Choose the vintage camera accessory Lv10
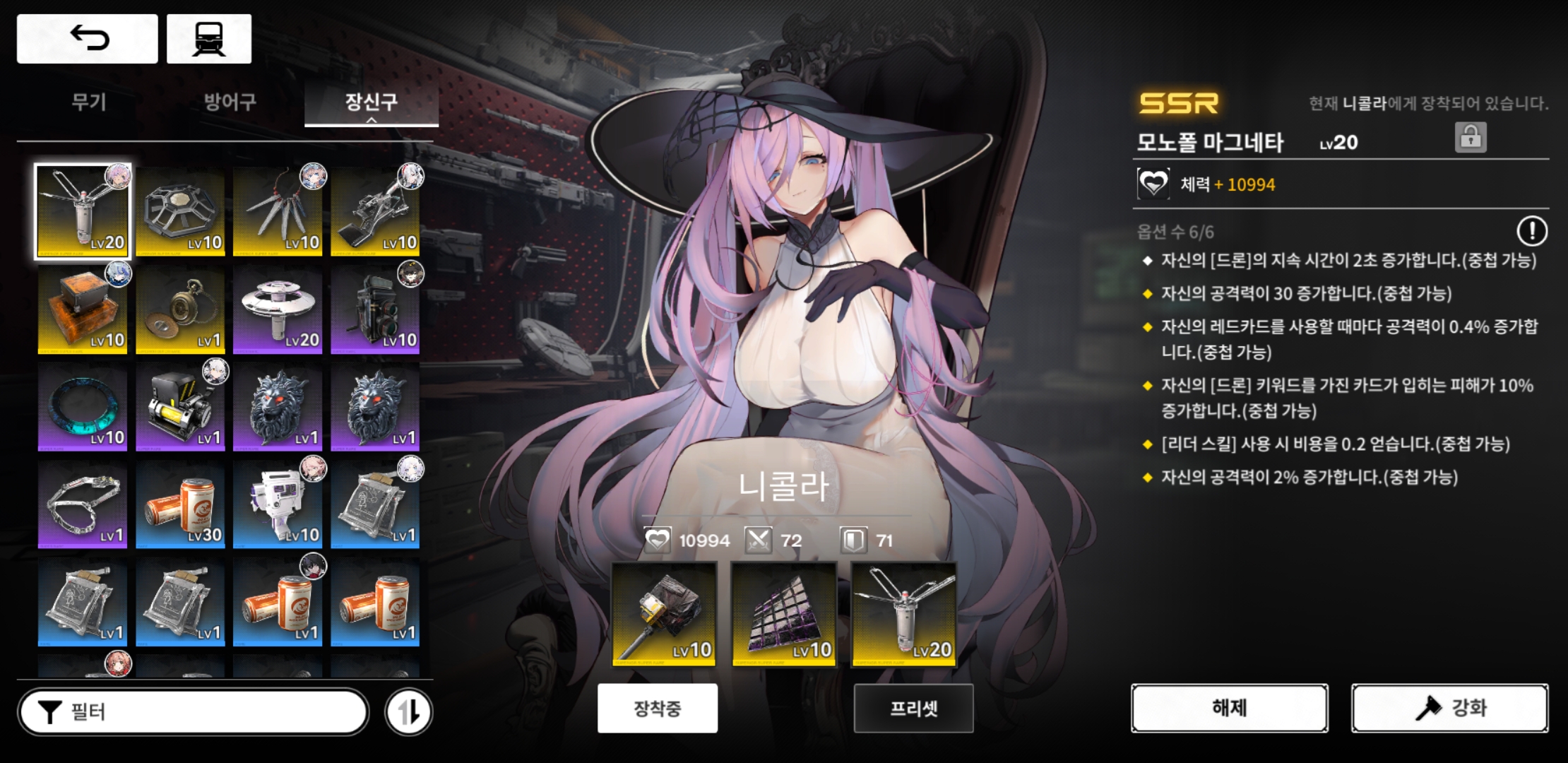 pyautogui.click(x=375, y=310)
